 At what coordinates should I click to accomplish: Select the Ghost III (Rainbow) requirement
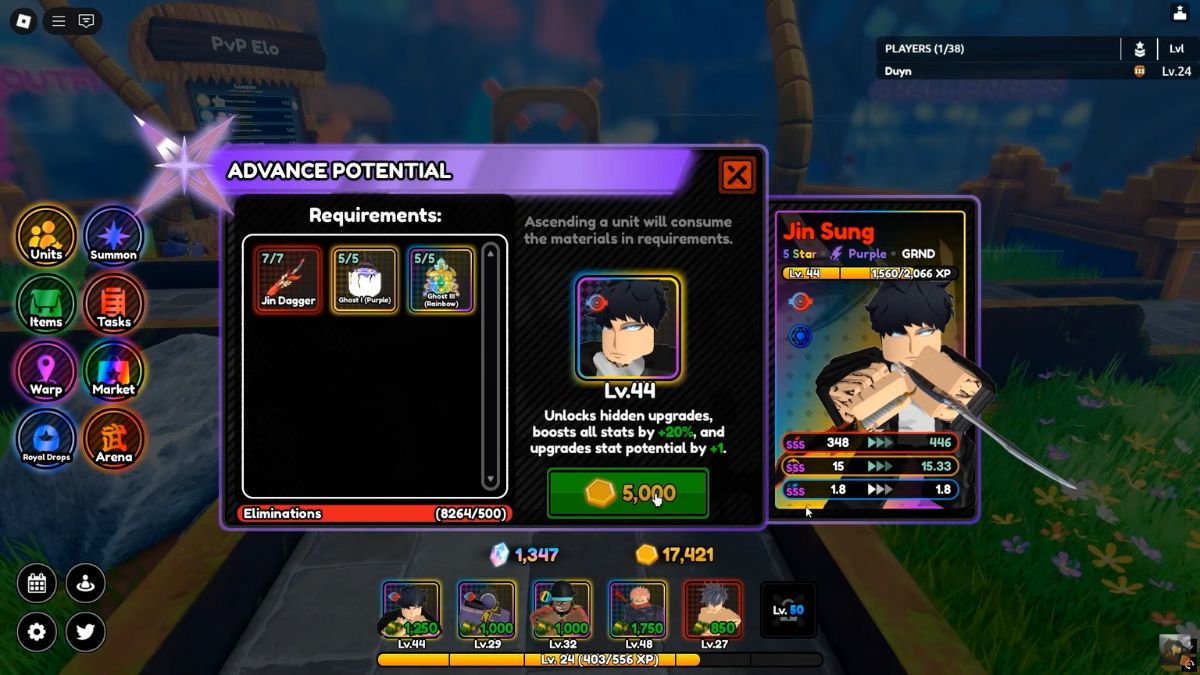pyautogui.click(x=440, y=280)
